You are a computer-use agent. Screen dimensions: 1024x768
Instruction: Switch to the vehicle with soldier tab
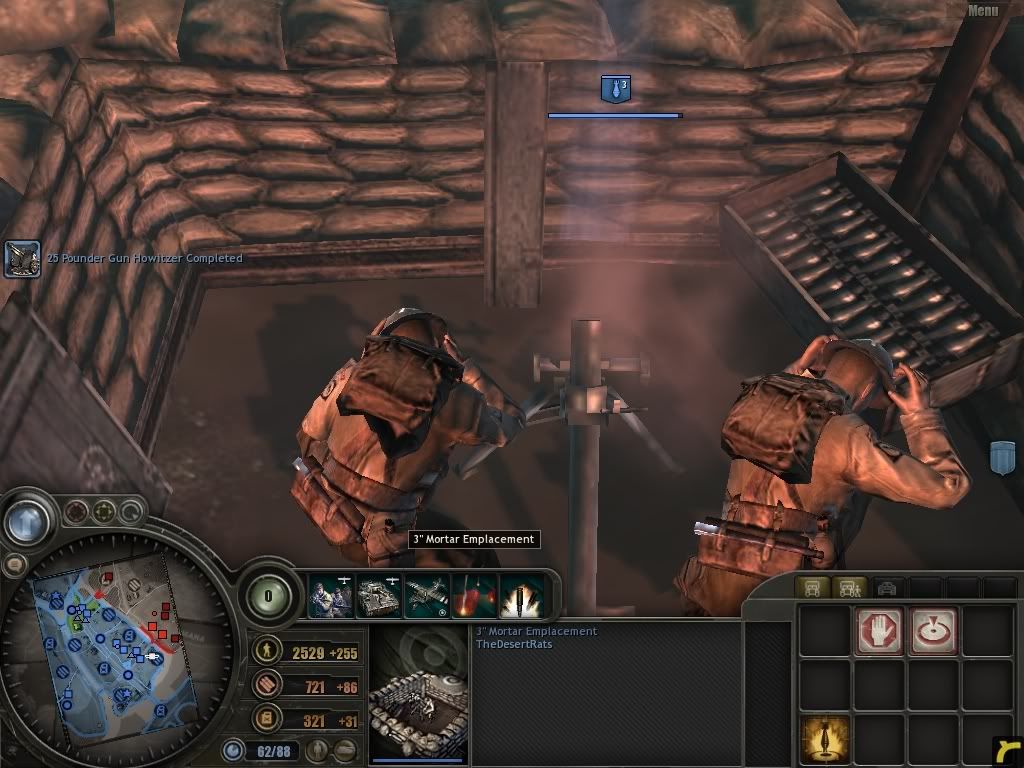click(x=850, y=588)
